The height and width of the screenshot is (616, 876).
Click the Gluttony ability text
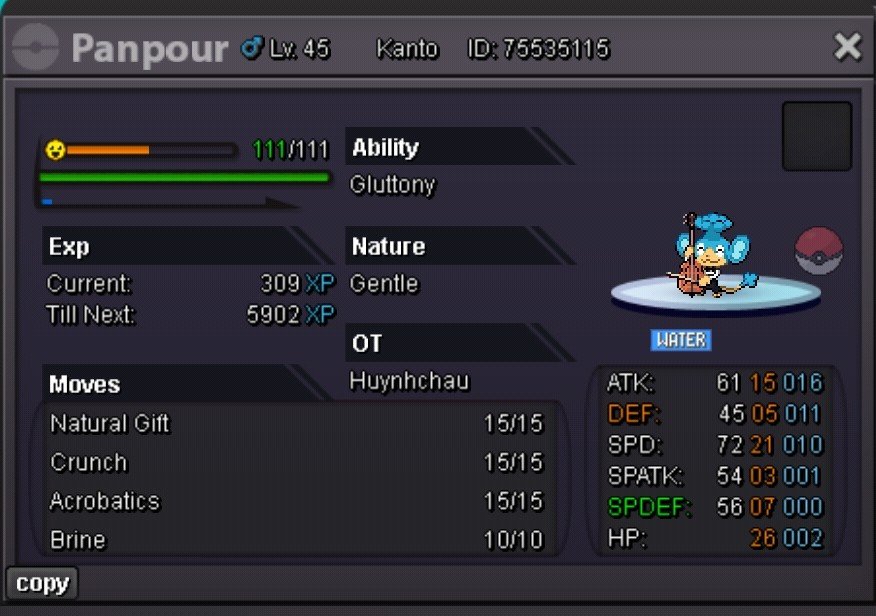(x=393, y=185)
